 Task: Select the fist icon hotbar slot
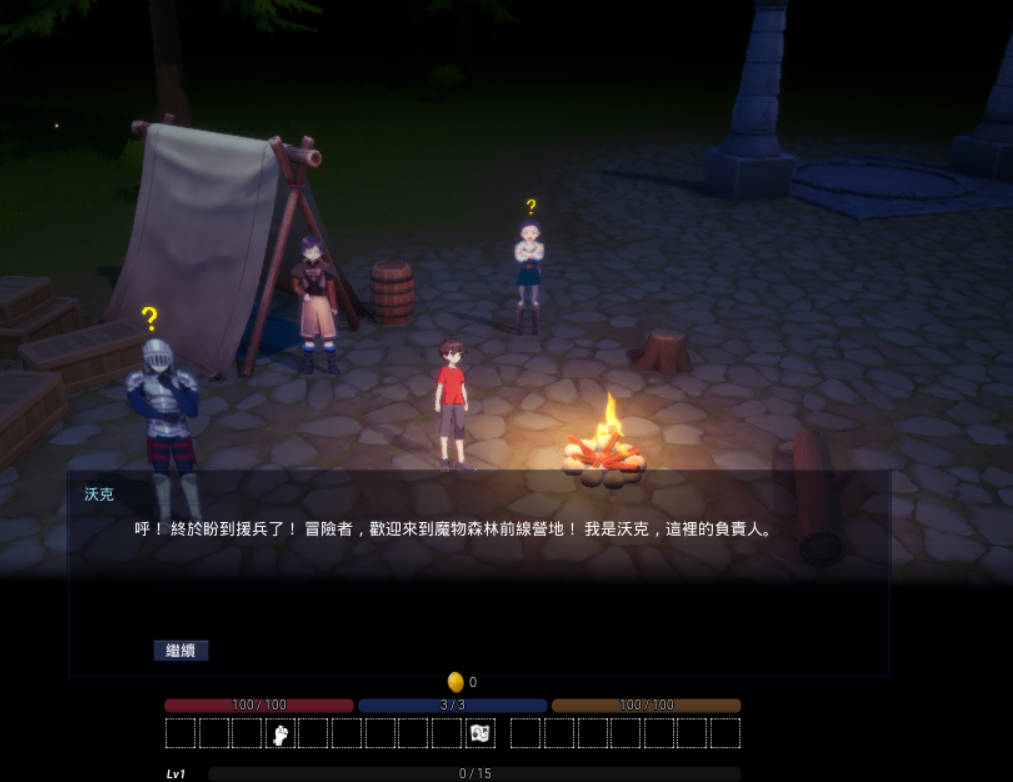[x=281, y=734]
